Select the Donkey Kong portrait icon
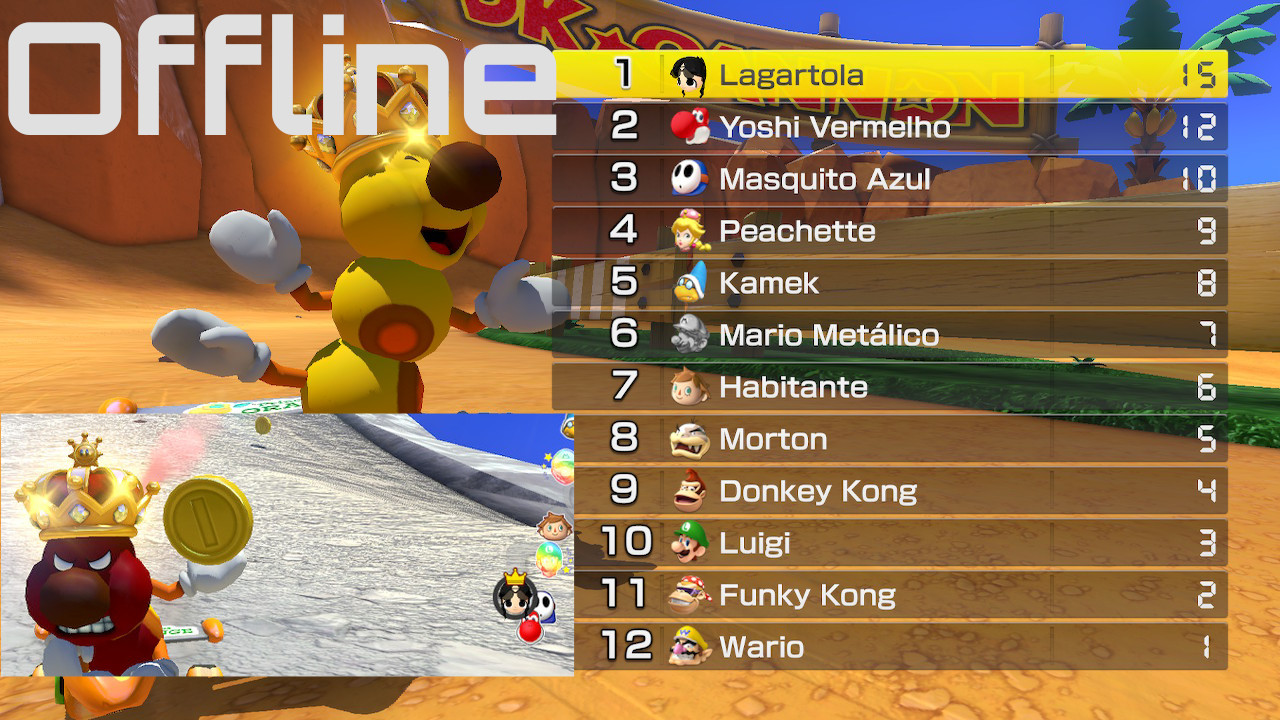1280x720 pixels. point(691,492)
